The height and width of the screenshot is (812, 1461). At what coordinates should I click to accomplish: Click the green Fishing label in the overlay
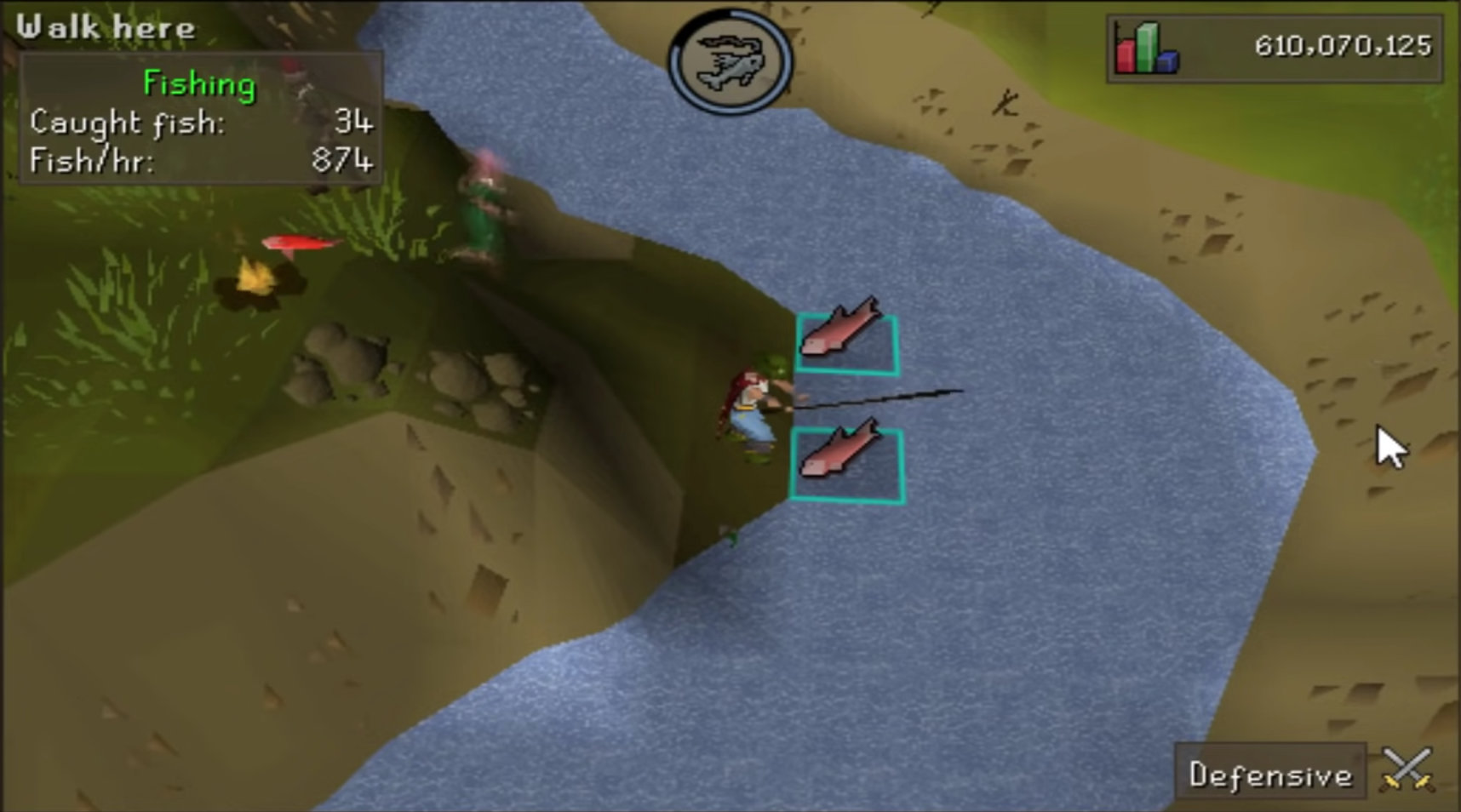pos(198,83)
